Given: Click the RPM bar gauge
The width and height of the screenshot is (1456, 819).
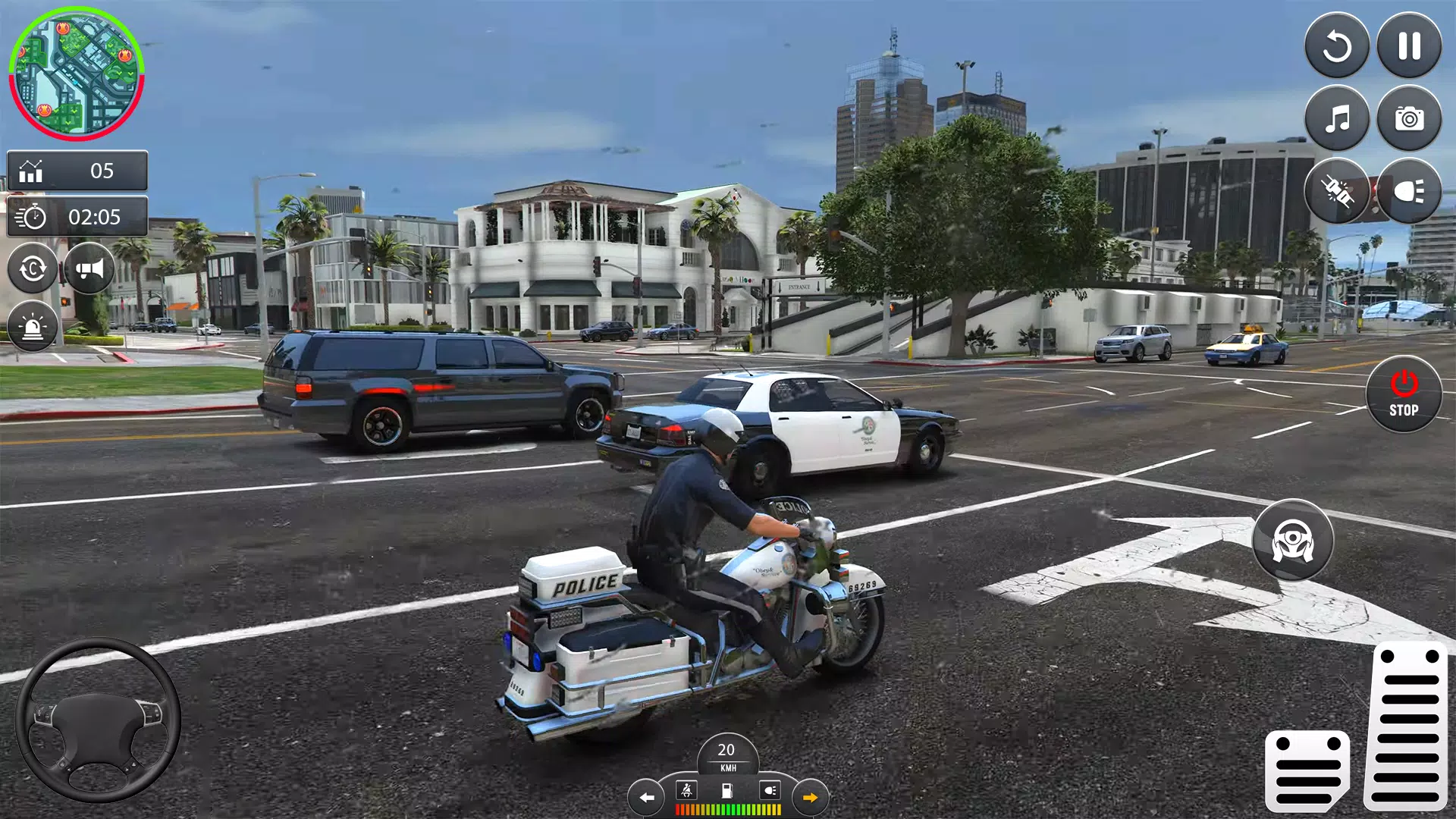Looking at the screenshot, I should point(728,809).
